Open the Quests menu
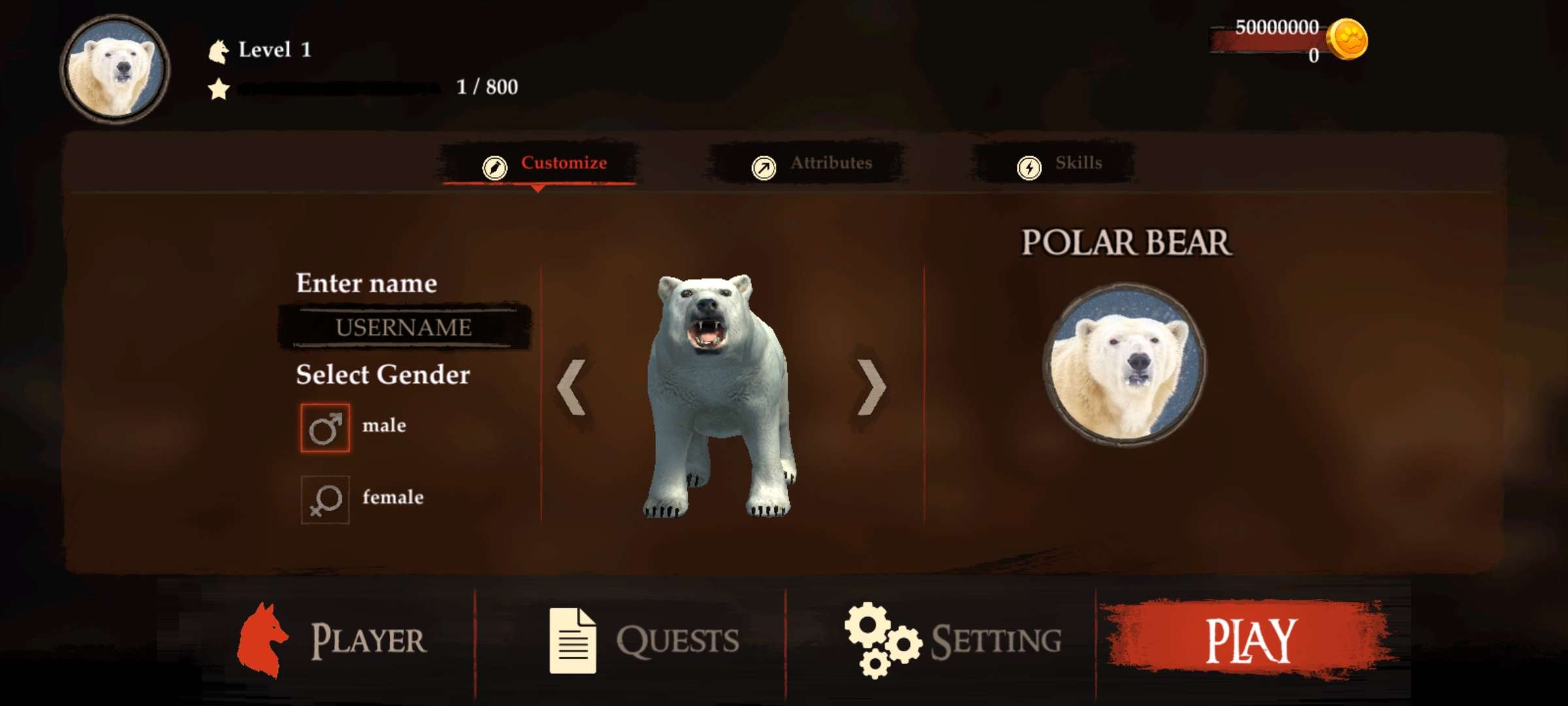The image size is (1568, 706). point(644,640)
